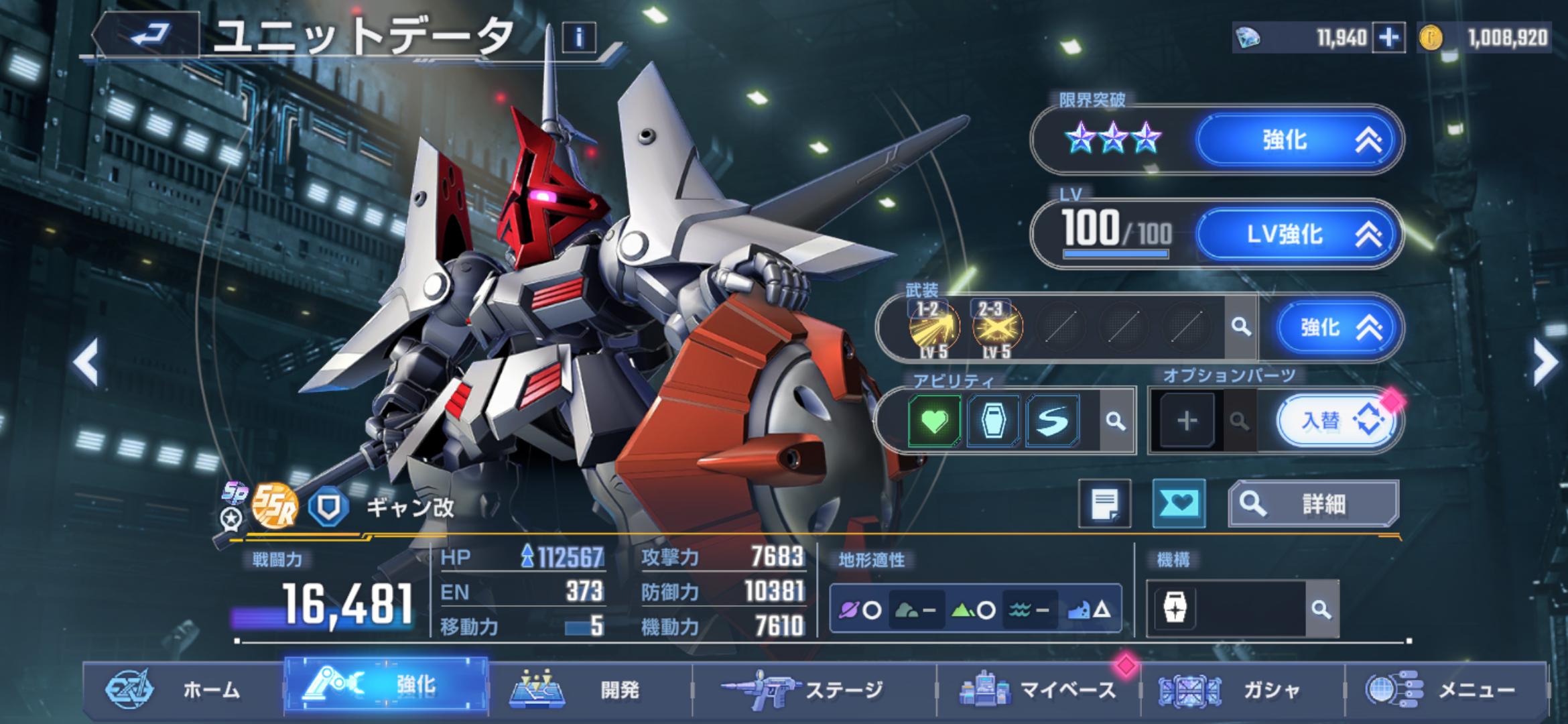Click the 入替 swap button
The width and height of the screenshot is (1568, 724).
point(1336,421)
